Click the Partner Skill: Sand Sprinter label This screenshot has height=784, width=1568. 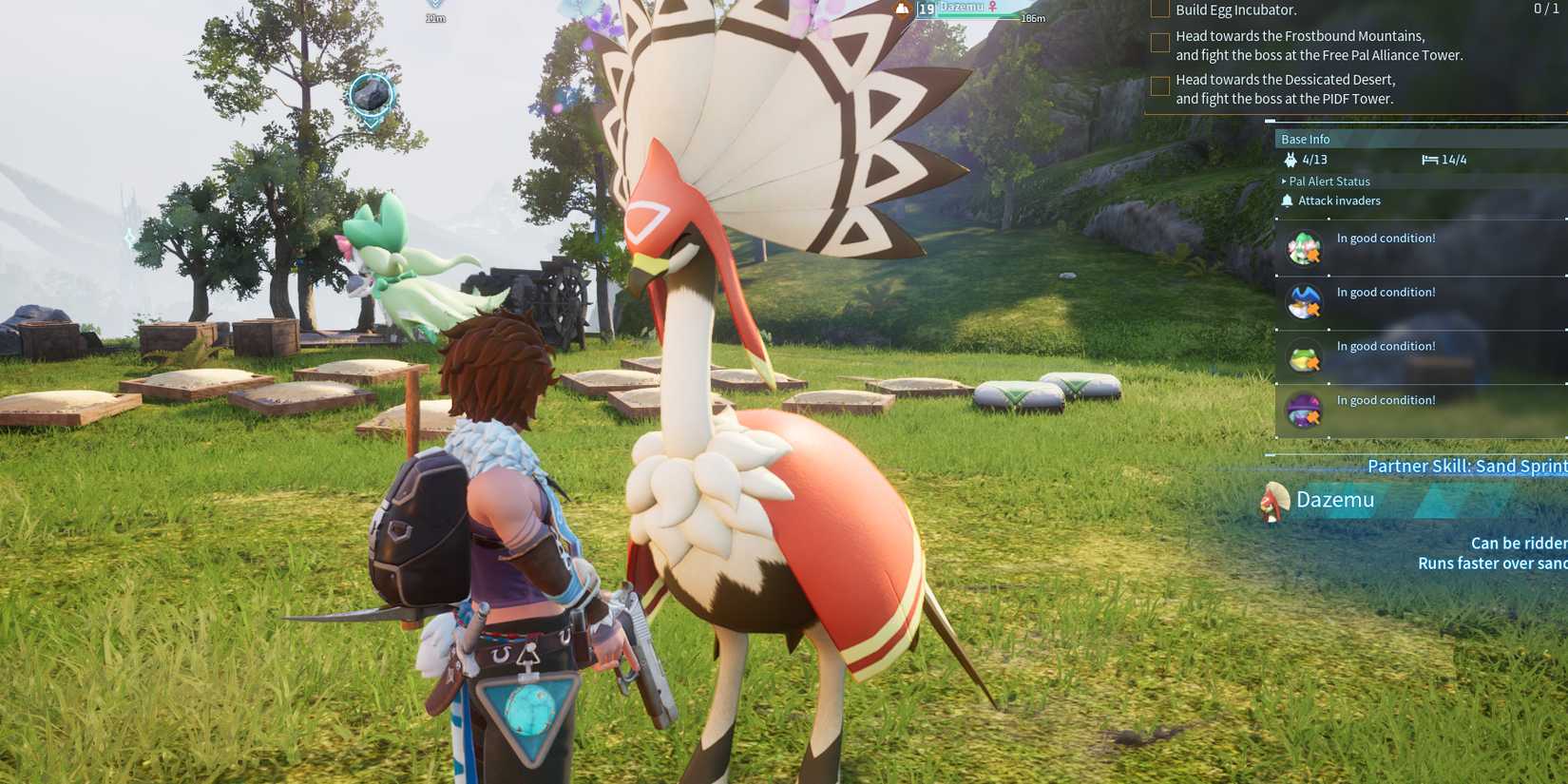[x=1466, y=466]
